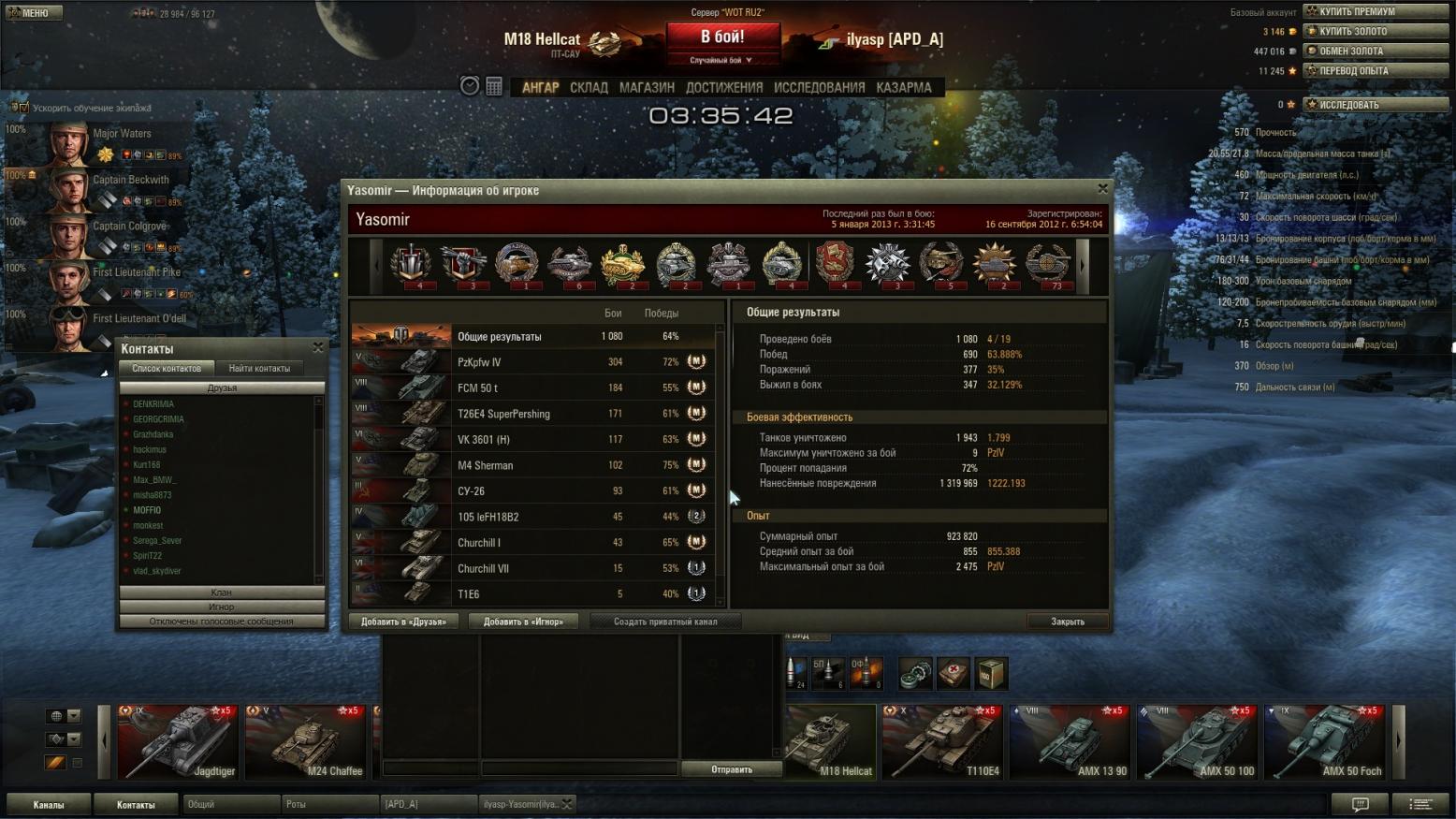This screenshot has height=819, width=1456.
Task: Add Yasomir to the ignore list
Action: pos(523,622)
